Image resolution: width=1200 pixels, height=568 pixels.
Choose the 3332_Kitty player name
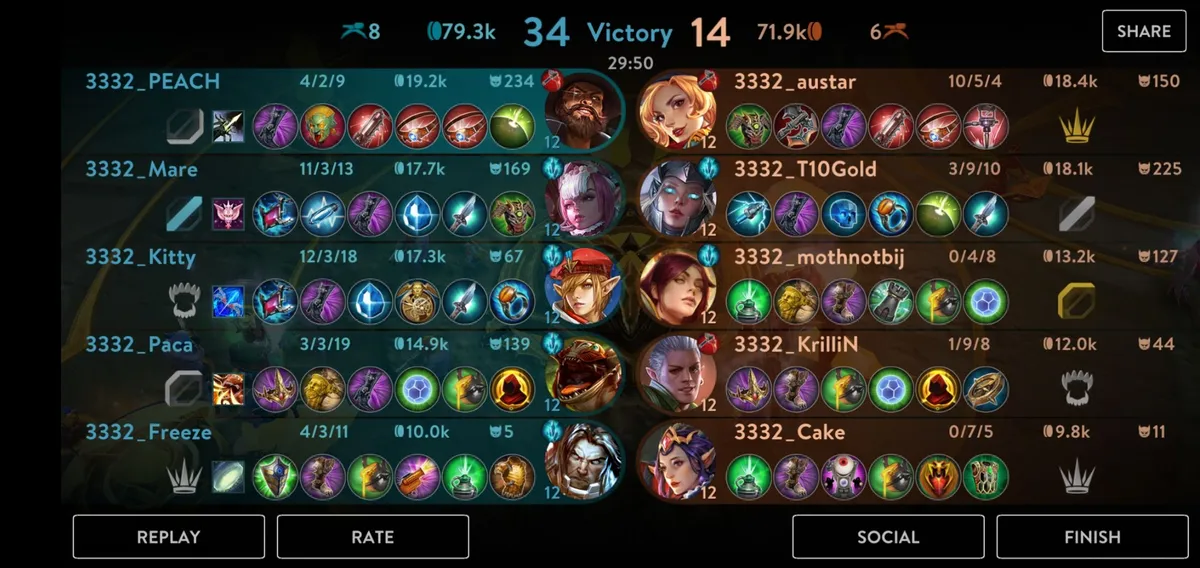(140, 257)
